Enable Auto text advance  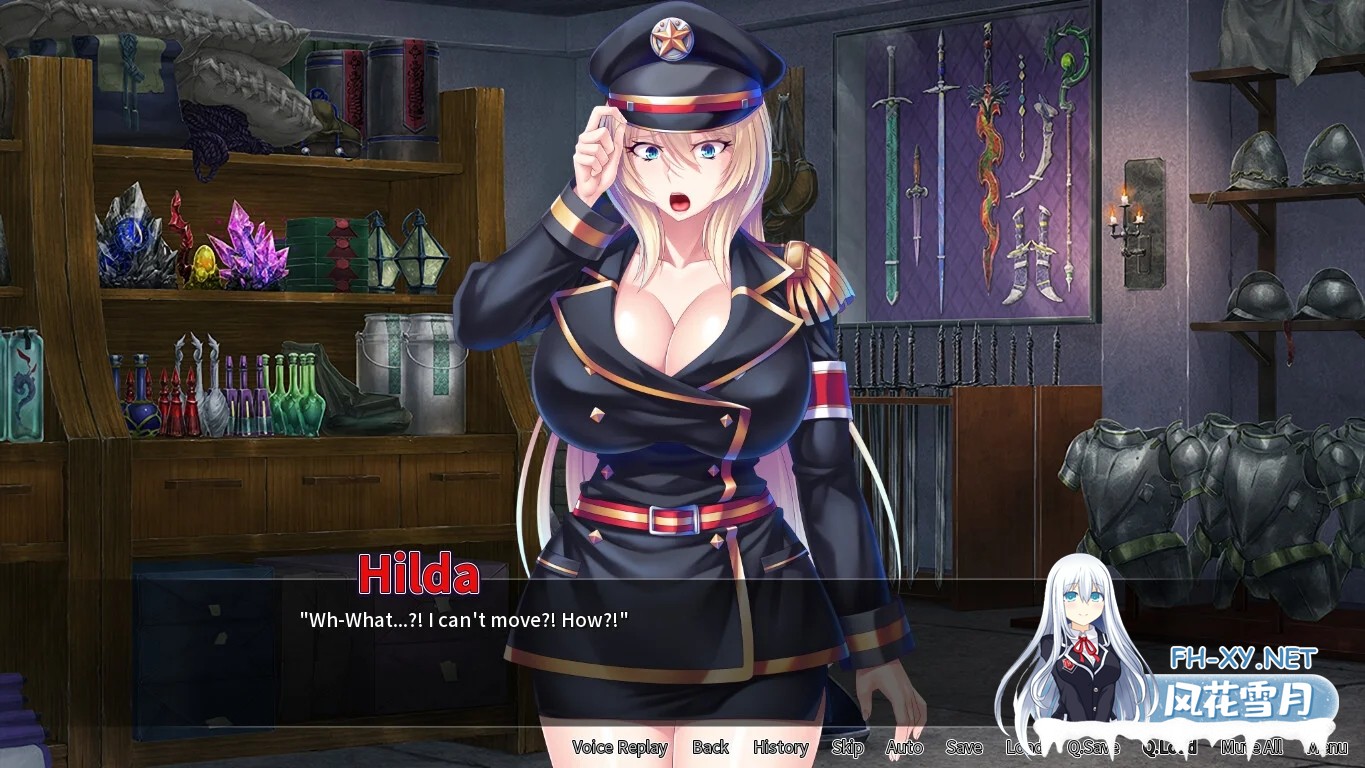pyautogui.click(x=903, y=747)
